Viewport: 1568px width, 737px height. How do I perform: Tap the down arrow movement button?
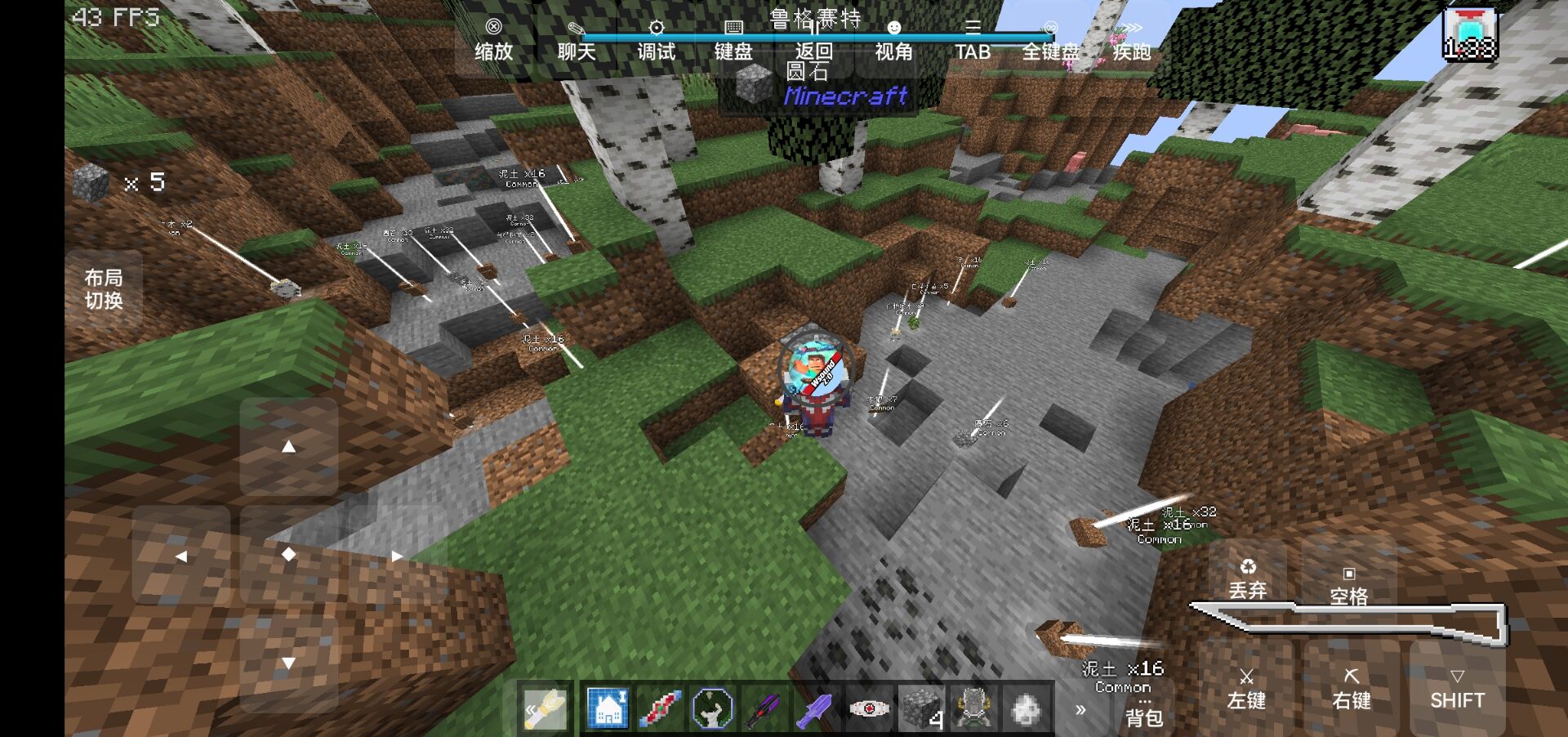288,663
